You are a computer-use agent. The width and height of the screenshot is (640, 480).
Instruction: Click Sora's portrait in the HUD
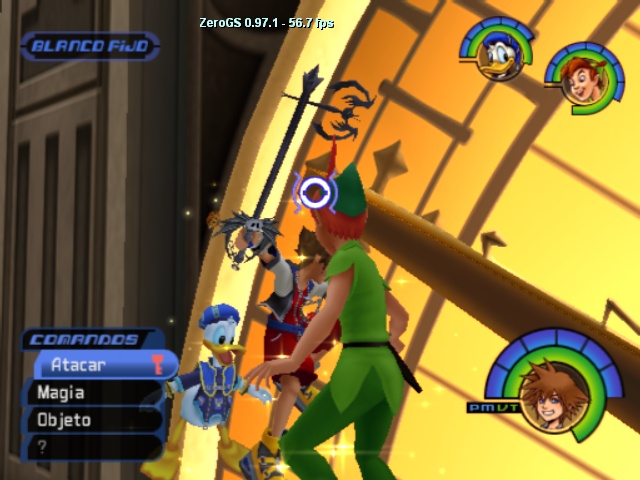(548, 397)
